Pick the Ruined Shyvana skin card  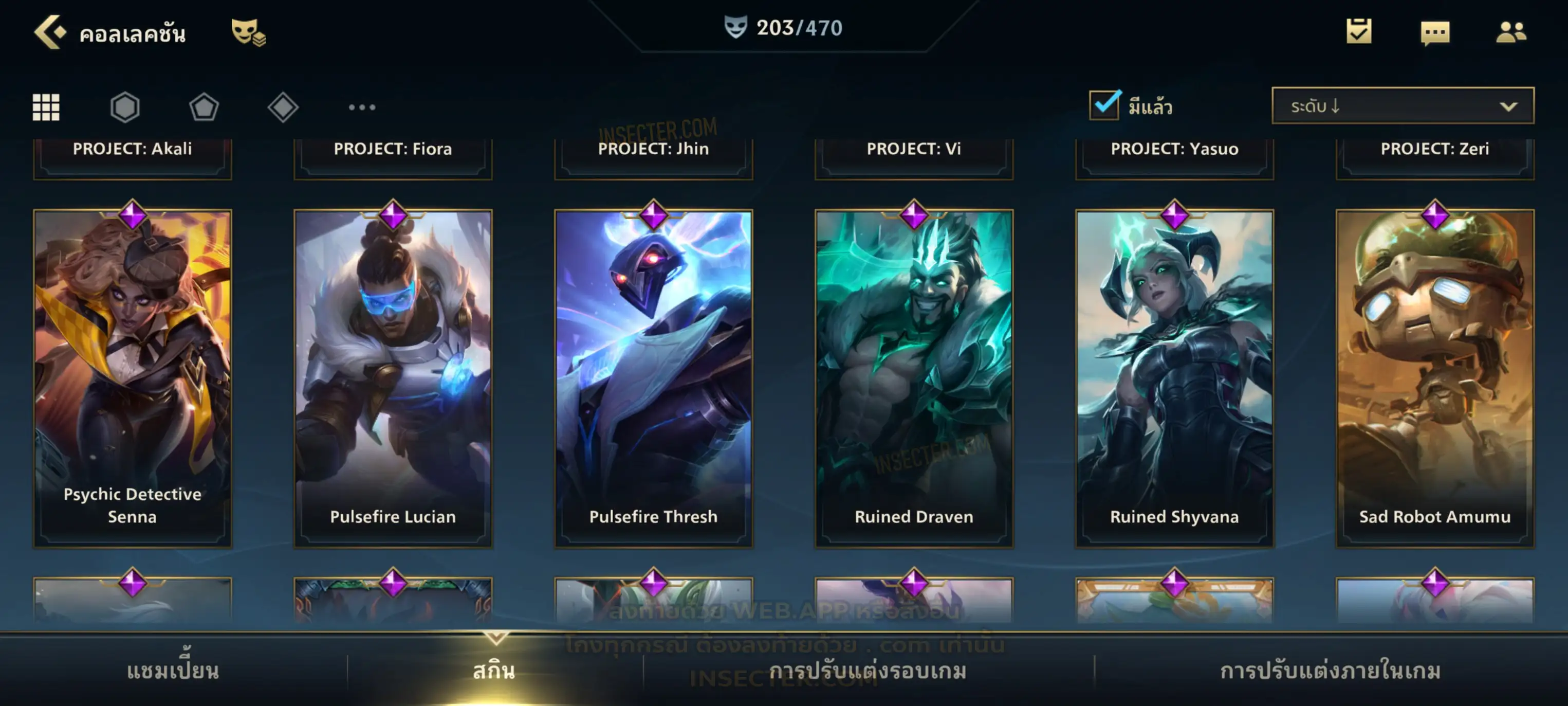[x=1175, y=377]
